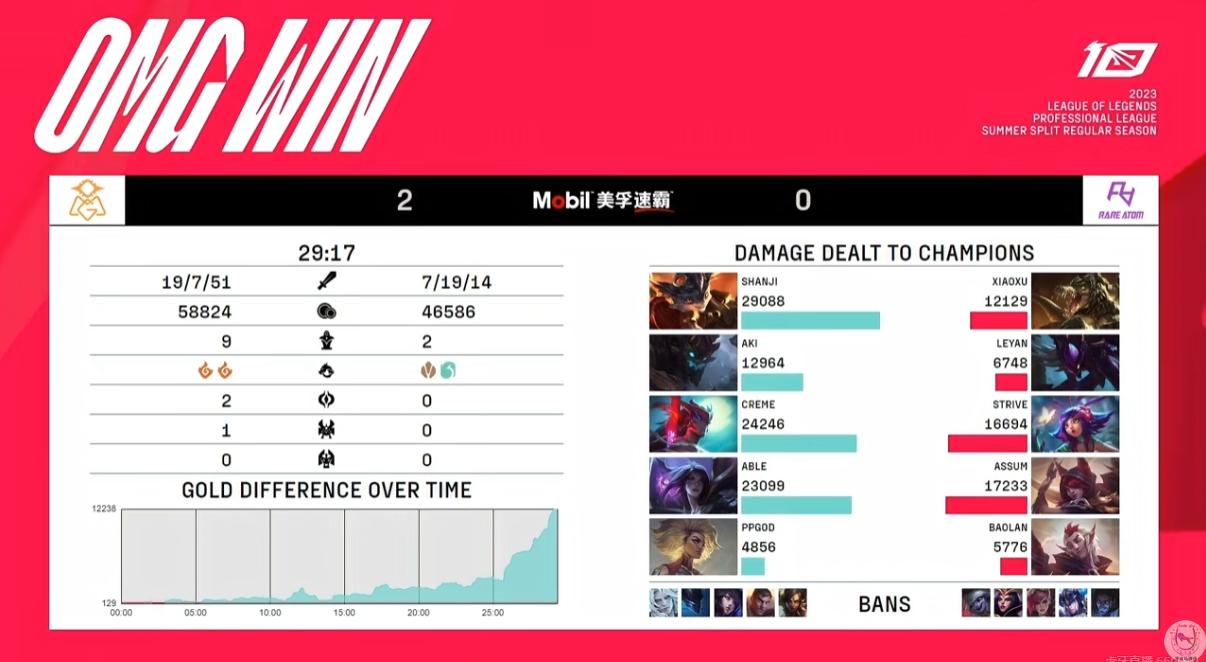
Task: Choose LEYAN's champion portrait
Action: 1075,362
